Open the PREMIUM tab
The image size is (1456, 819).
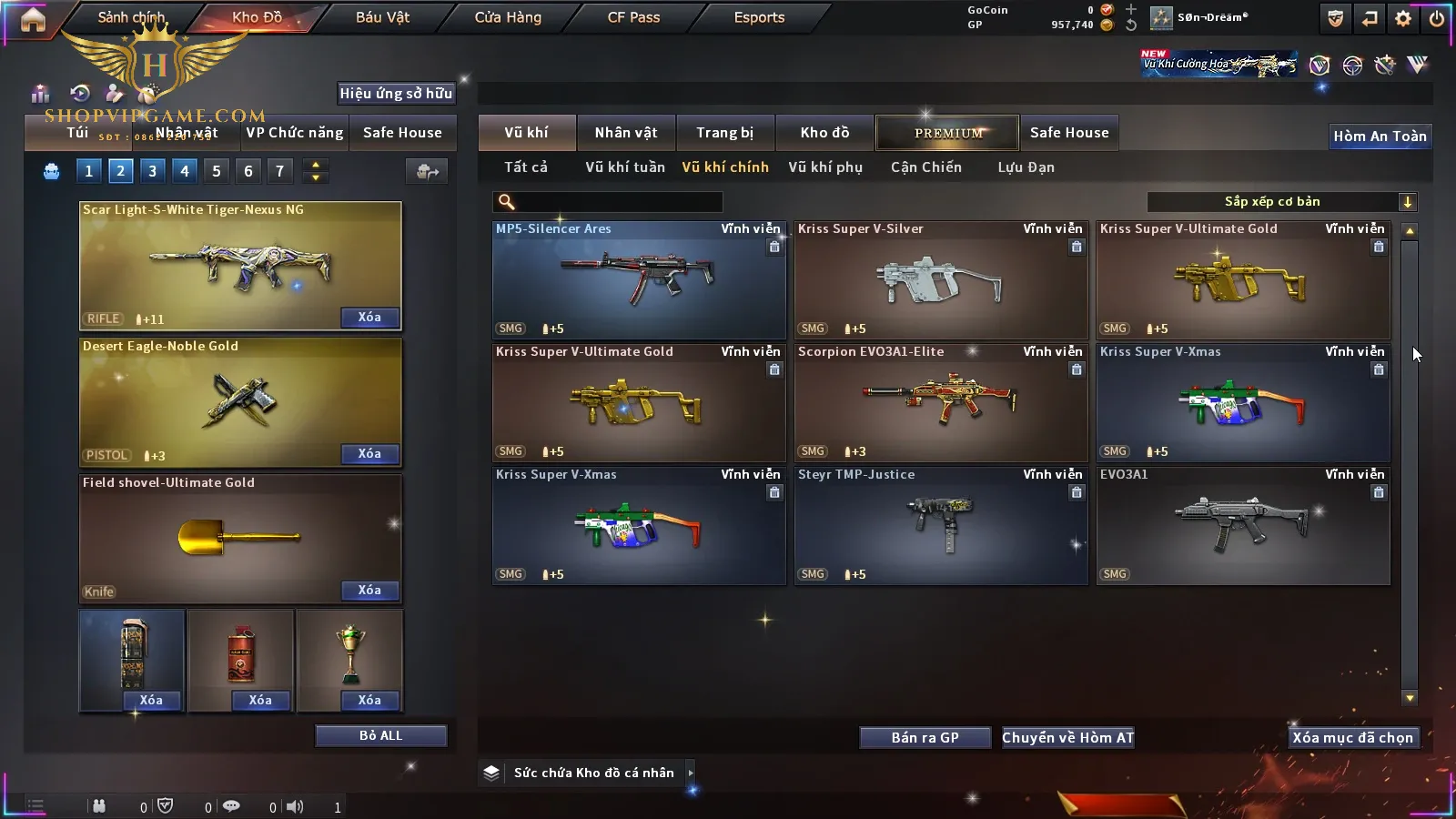(948, 133)
